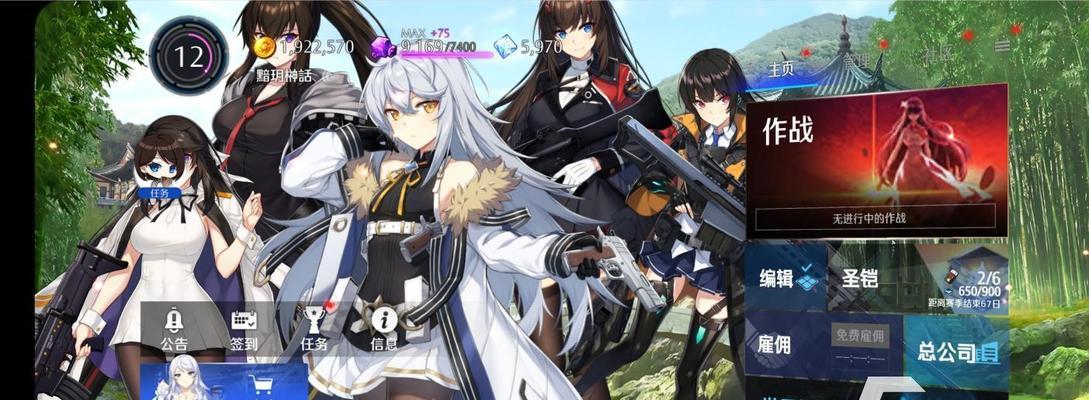Tap the blue diamond currency icon

pos(507,46)
